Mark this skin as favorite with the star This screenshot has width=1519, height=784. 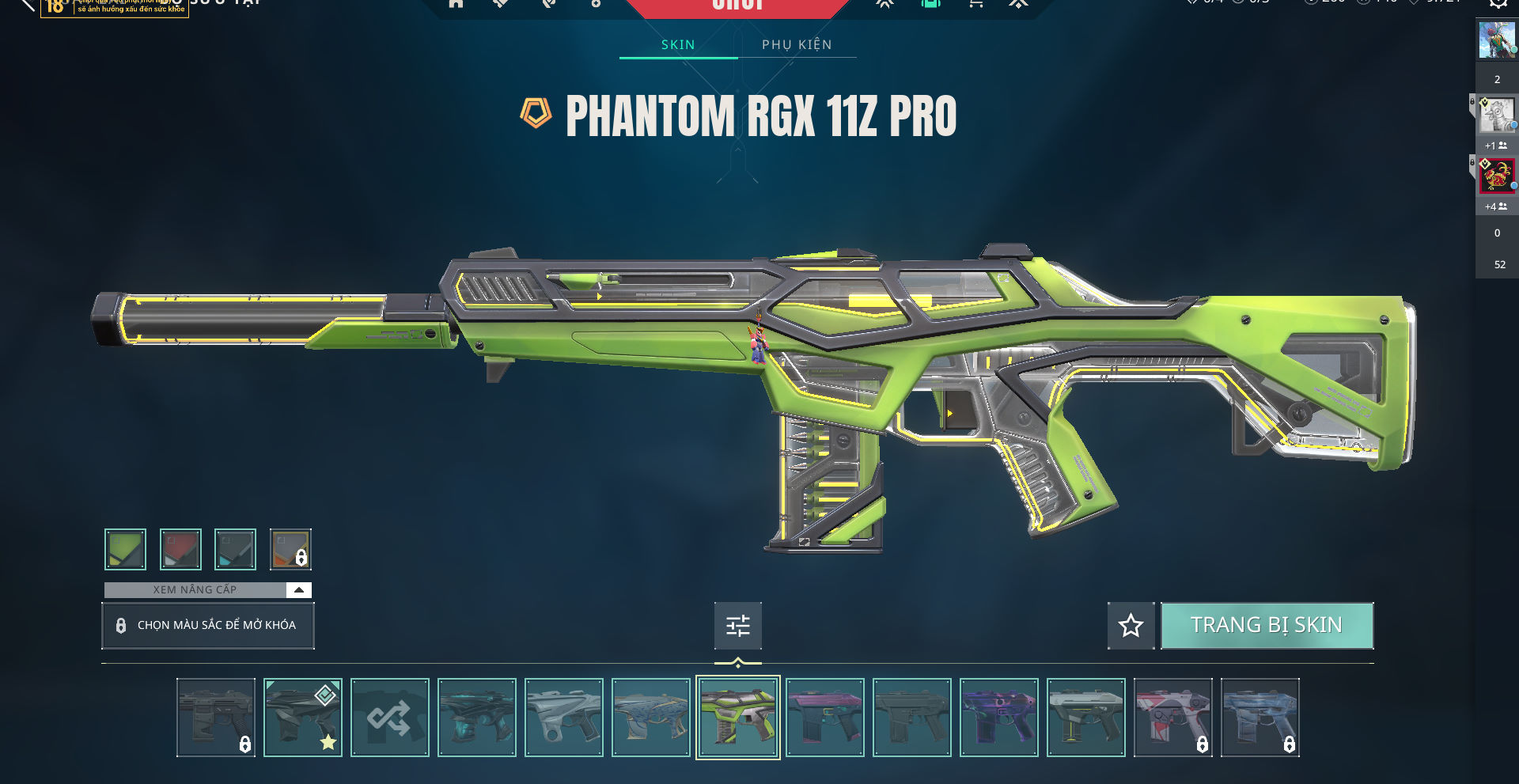point(1131,626)
